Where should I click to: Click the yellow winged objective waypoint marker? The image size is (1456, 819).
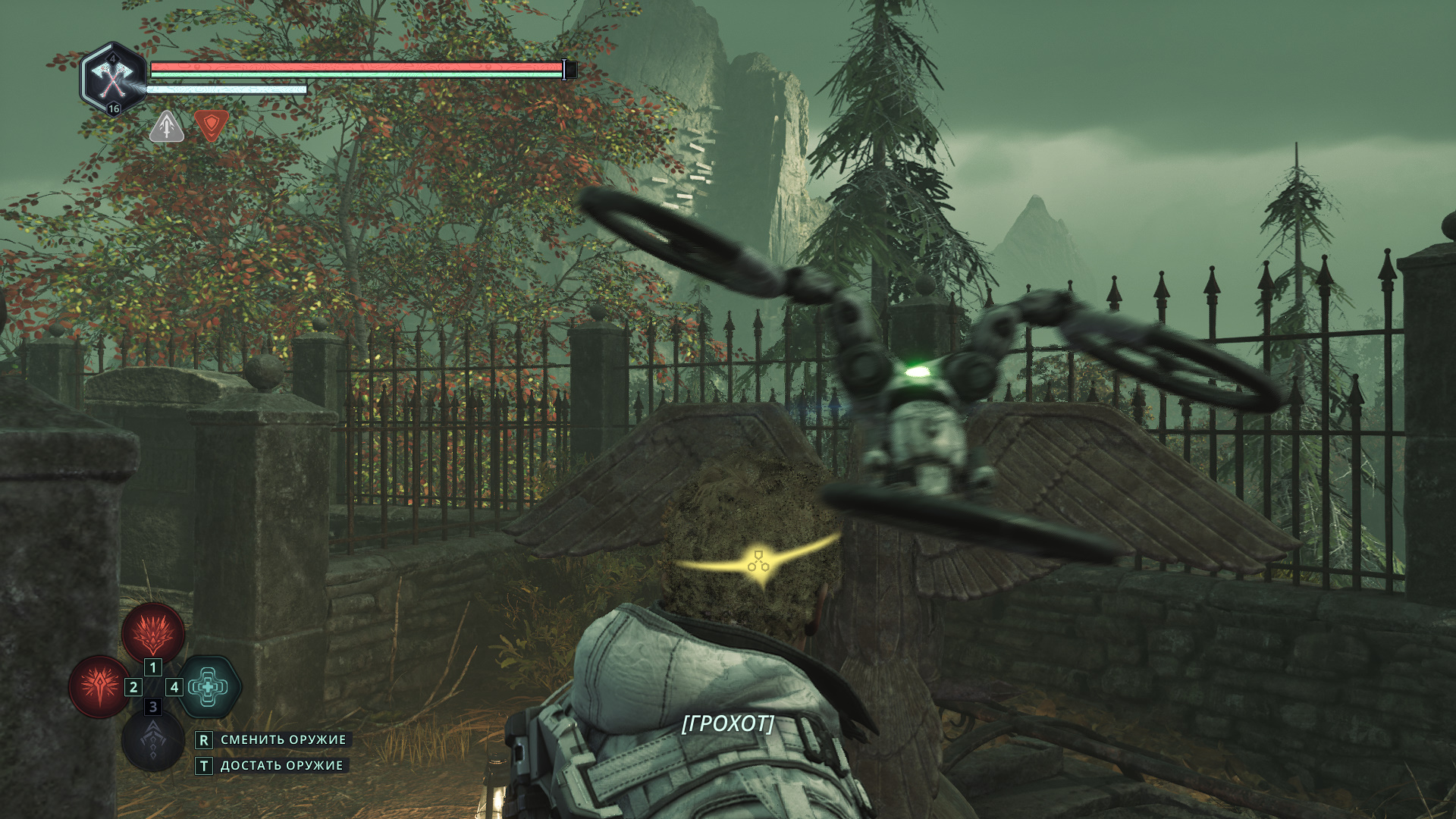[758, 562]
